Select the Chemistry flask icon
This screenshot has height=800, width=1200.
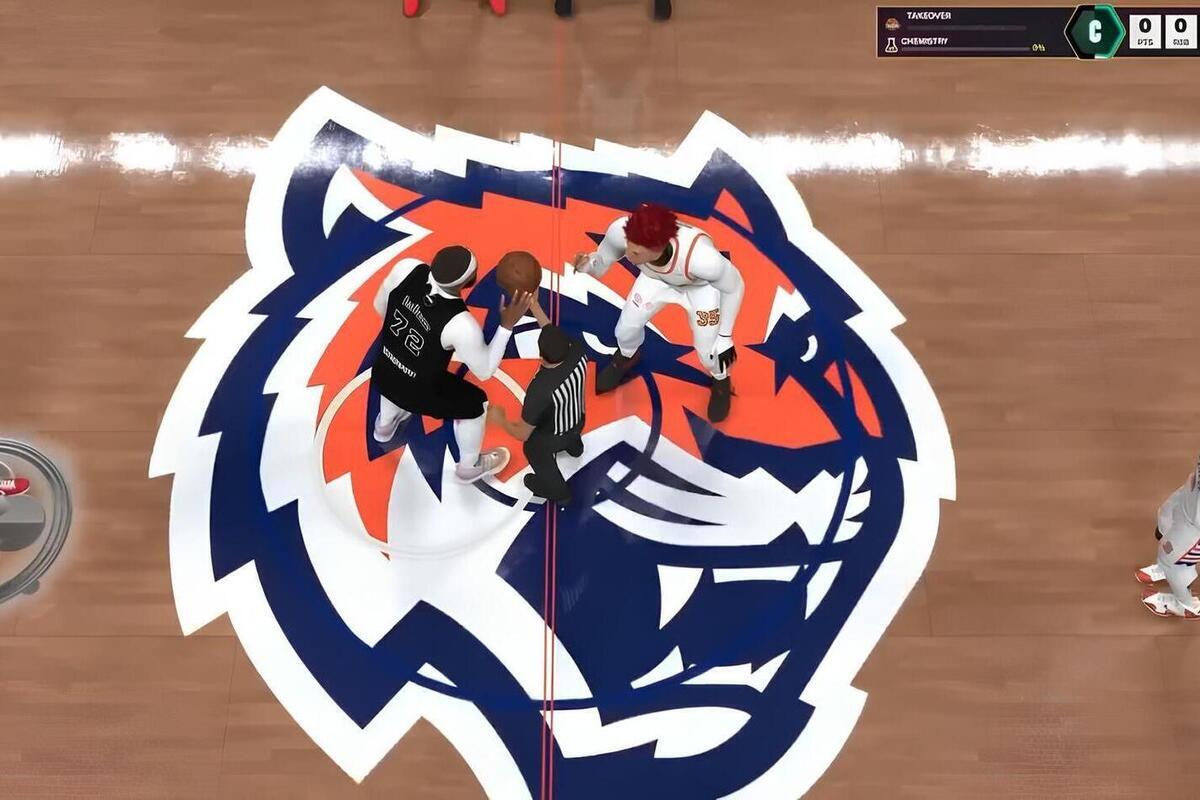click(x=891, y=44)
